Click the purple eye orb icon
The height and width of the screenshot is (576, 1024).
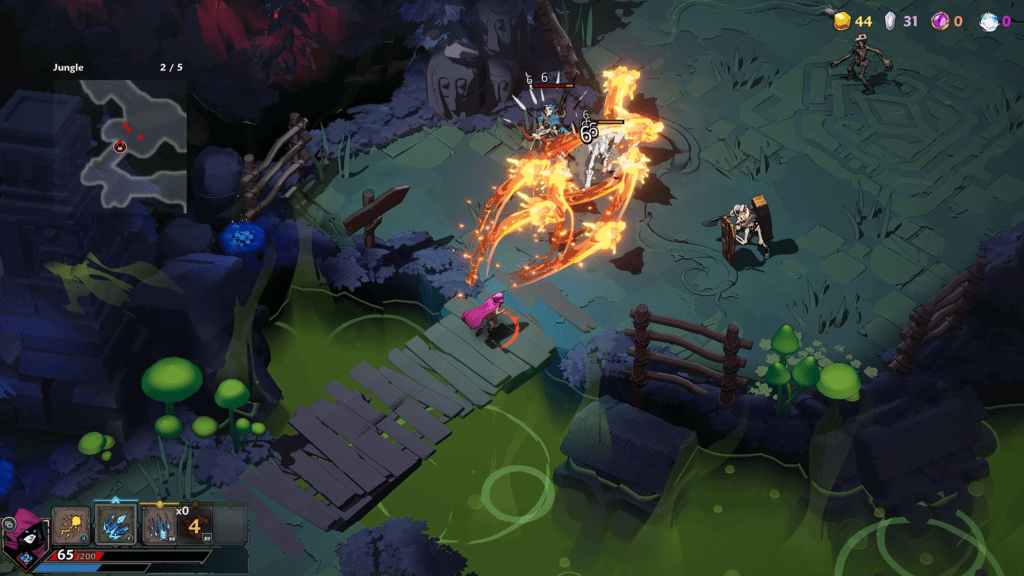tap(940, 20)
